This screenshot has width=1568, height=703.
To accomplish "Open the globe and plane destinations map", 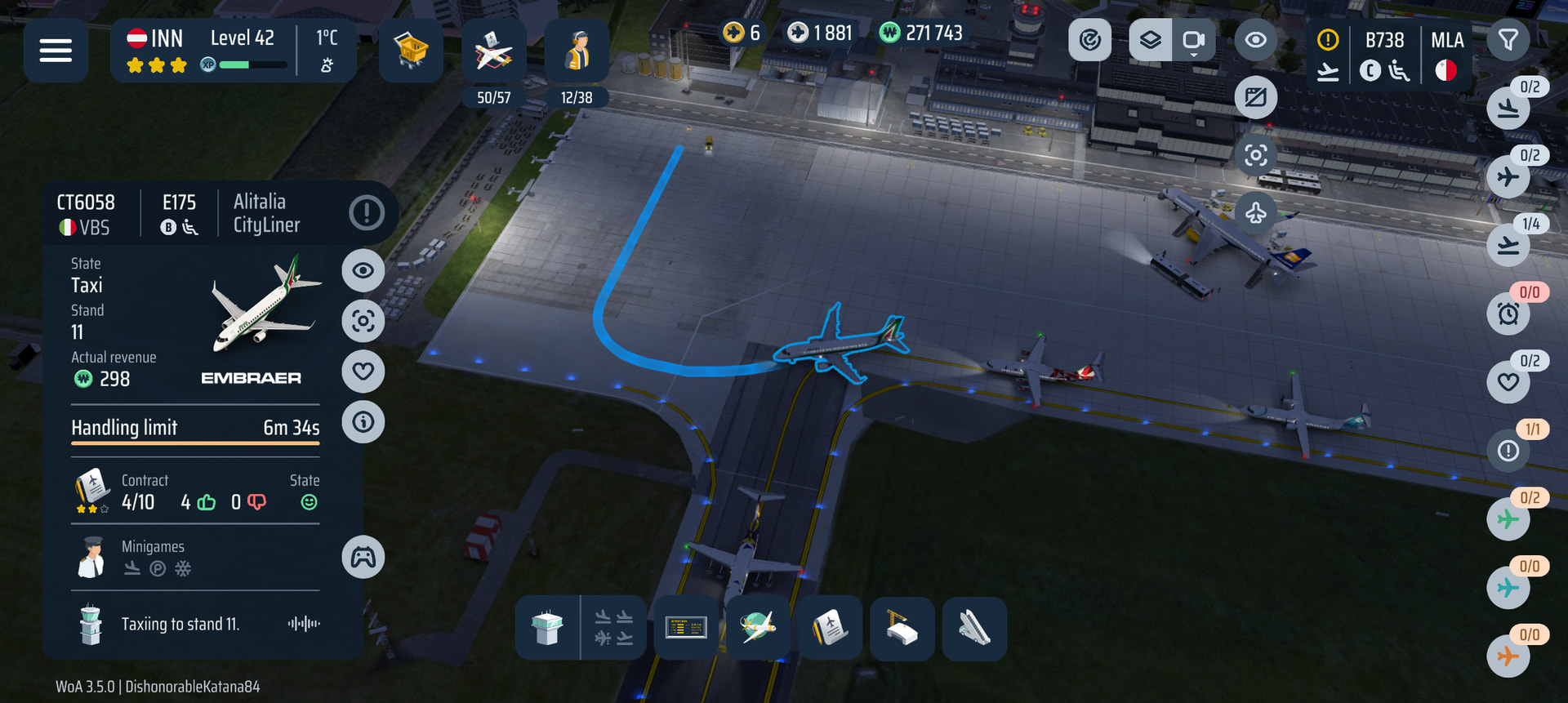I will [758, 628].
